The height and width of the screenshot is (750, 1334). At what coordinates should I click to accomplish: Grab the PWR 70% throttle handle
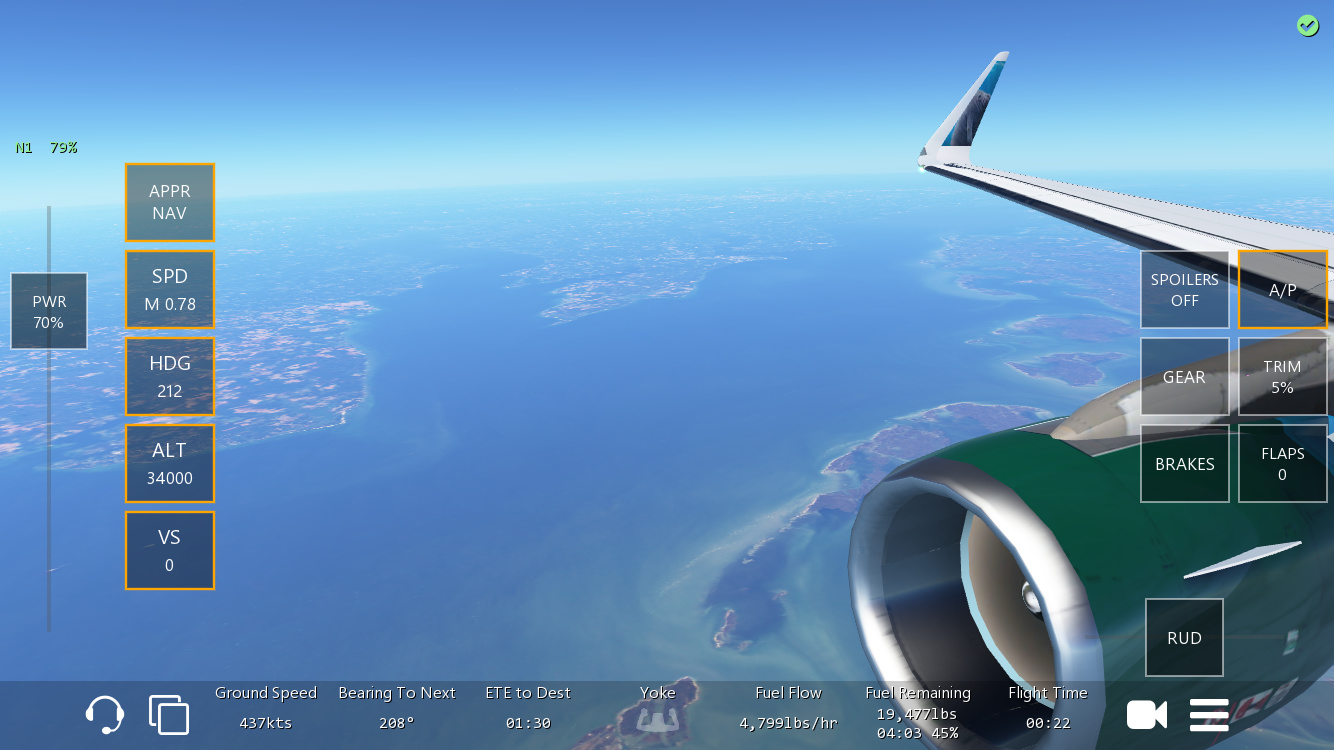[49, 311]
